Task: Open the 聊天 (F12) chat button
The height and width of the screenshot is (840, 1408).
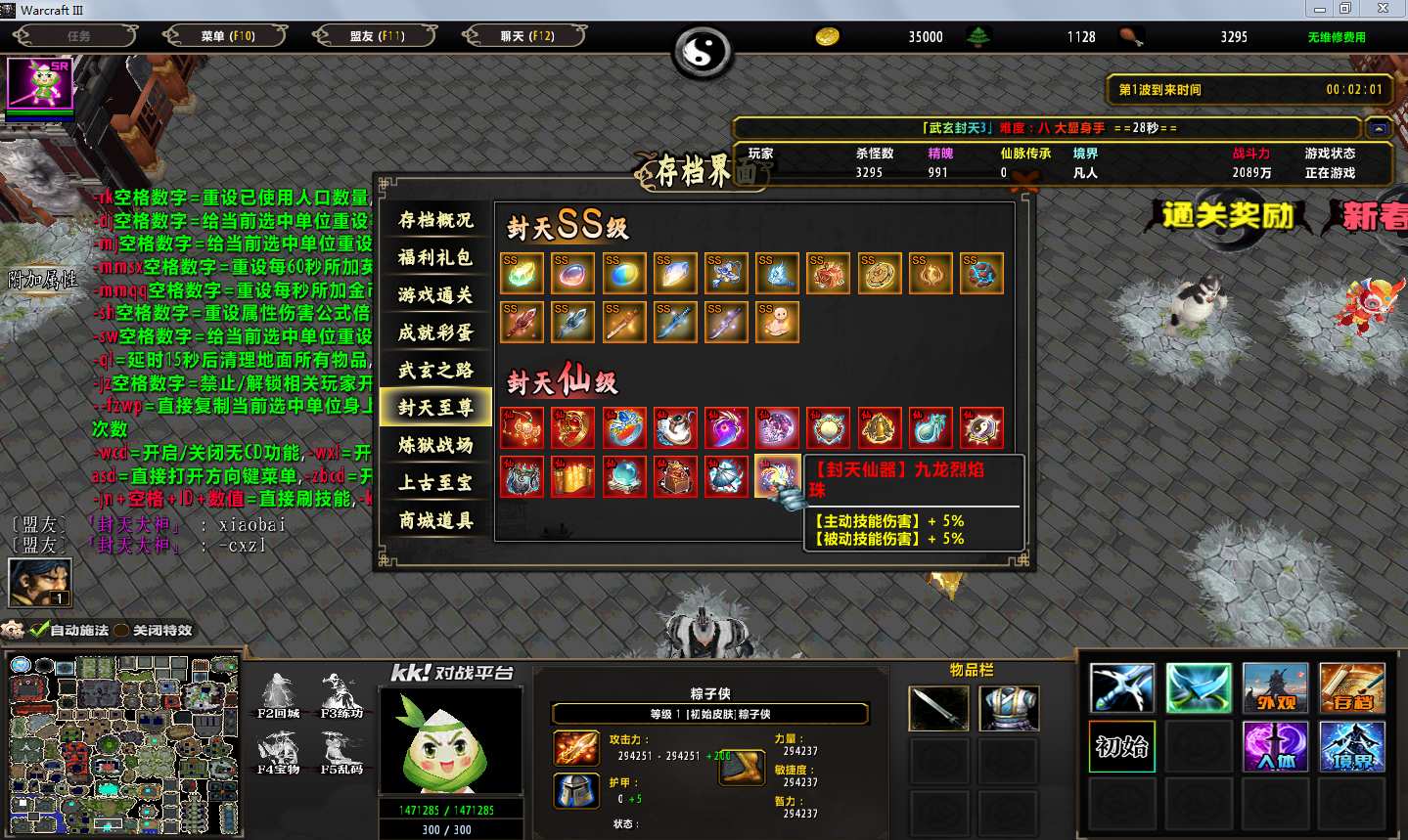Action: [526, 36]
